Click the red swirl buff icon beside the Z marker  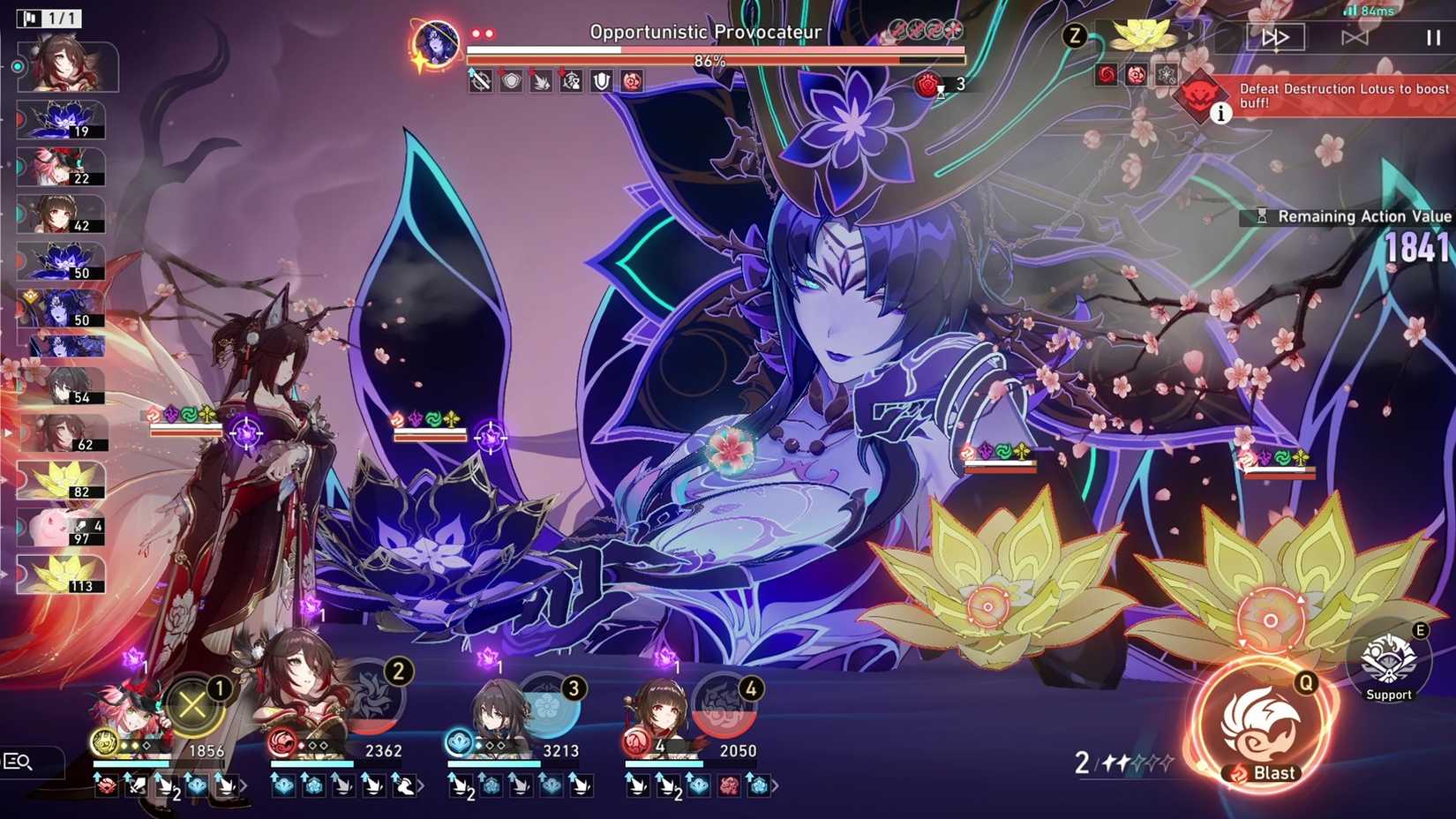coord(1106,74)
